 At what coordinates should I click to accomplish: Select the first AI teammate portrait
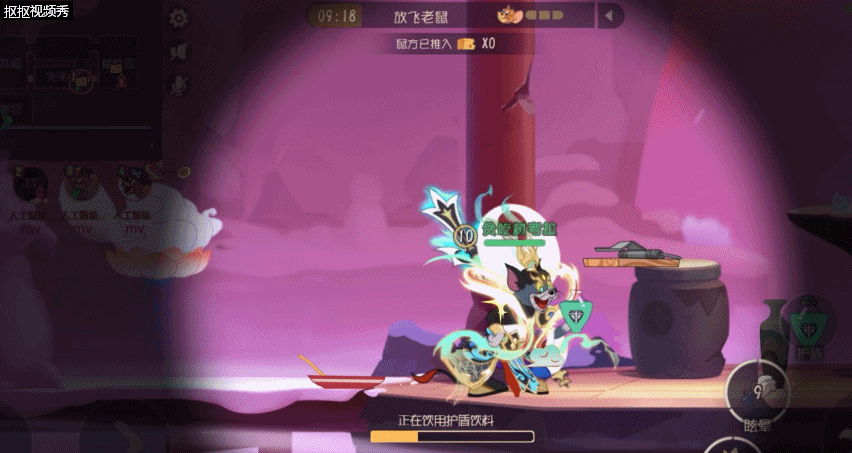pos(30,184)
